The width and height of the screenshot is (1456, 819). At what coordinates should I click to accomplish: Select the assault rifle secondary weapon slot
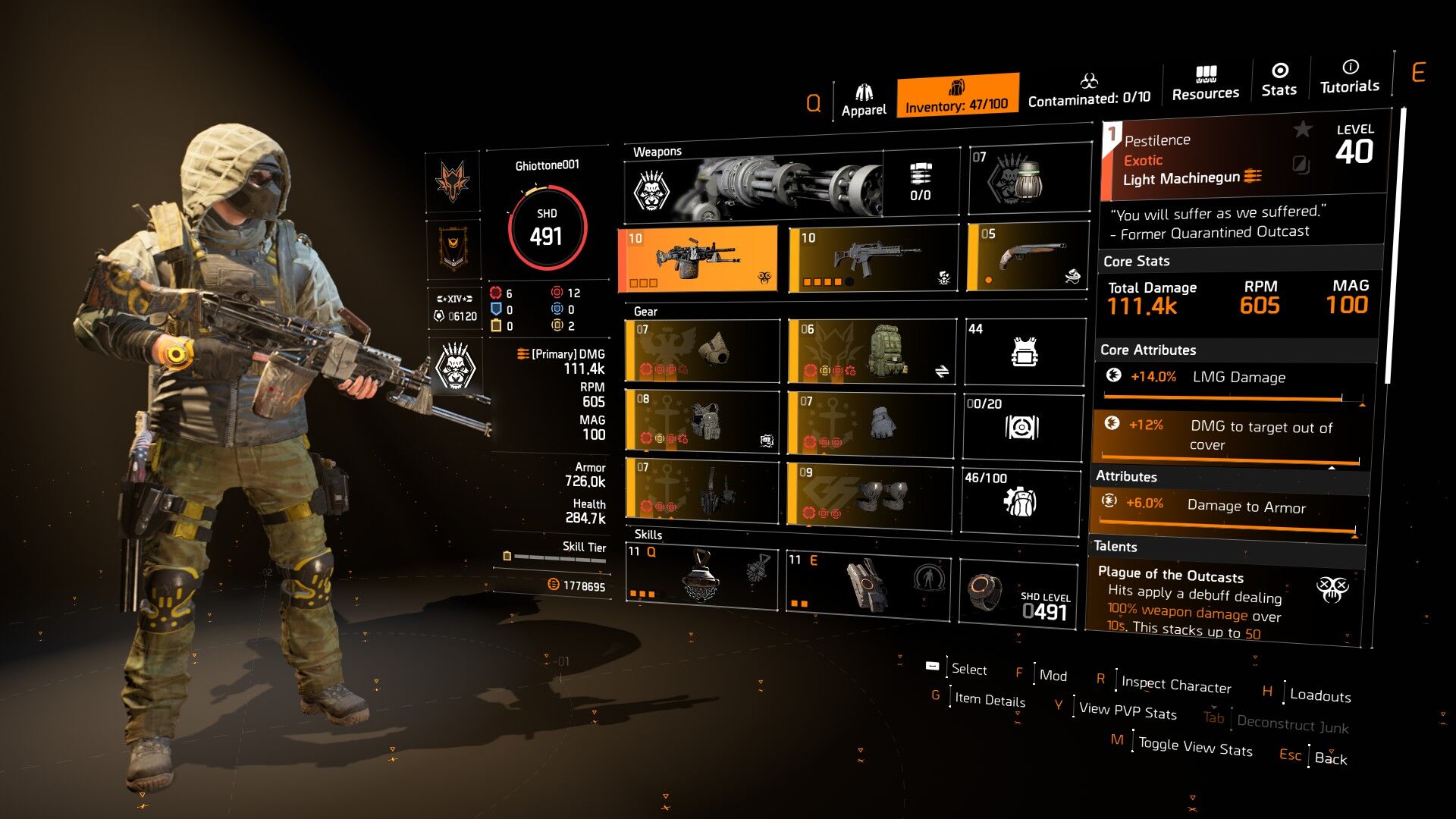pyautogui.click(x=874, y=259)
